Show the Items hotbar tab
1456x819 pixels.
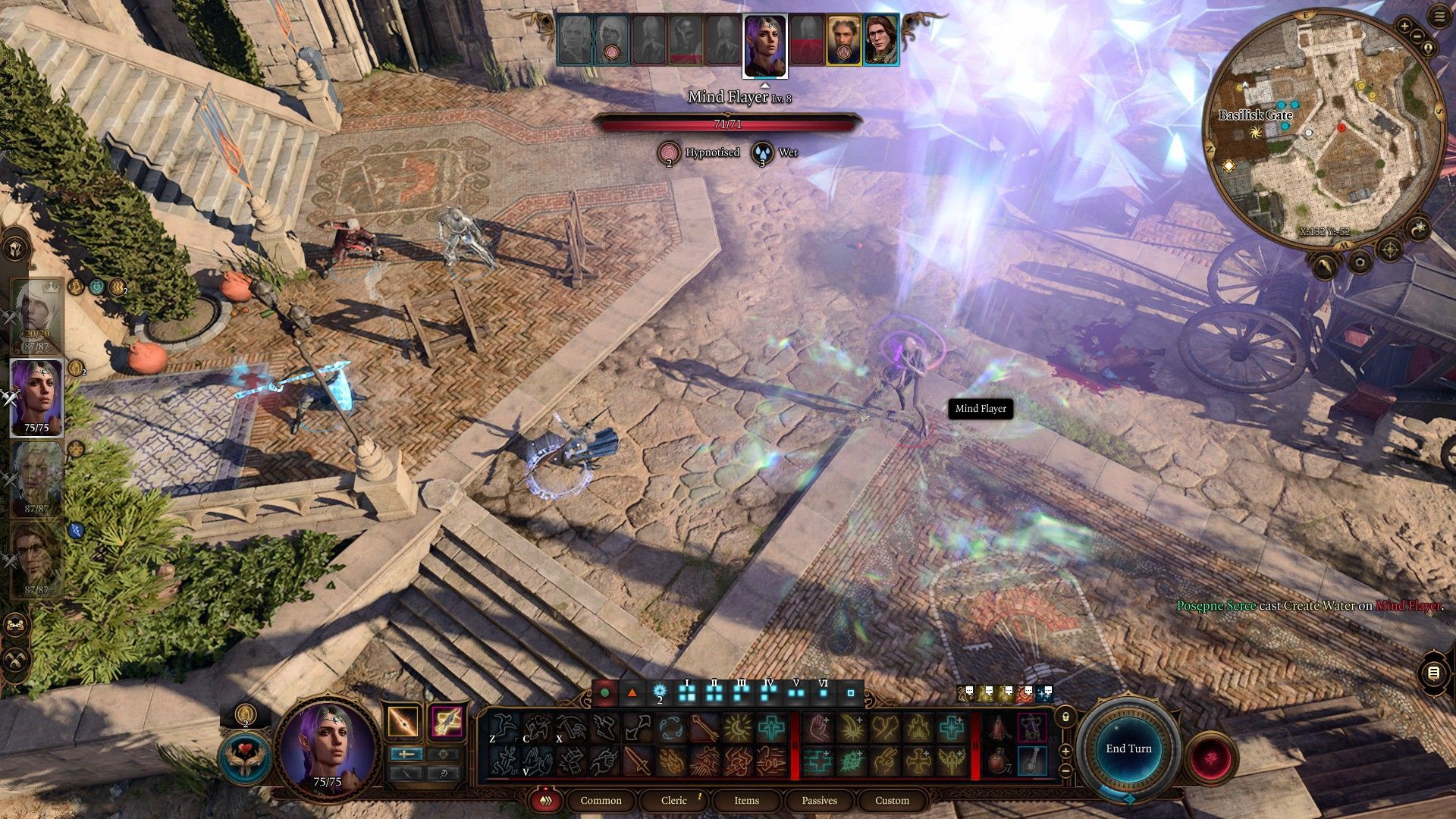746,800
